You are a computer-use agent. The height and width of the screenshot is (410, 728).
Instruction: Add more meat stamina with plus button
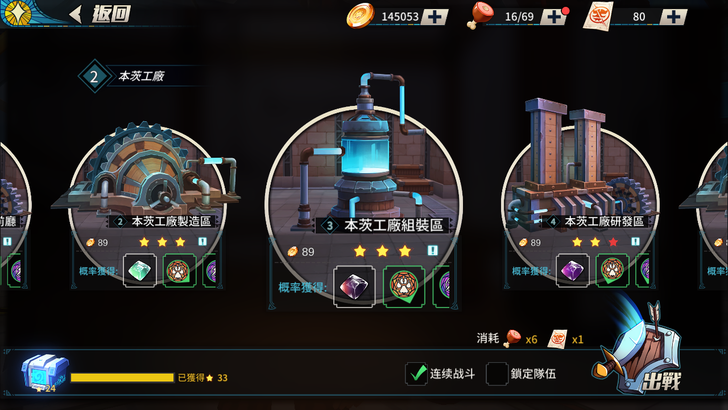pyautogui.click(x=555, y=16)
